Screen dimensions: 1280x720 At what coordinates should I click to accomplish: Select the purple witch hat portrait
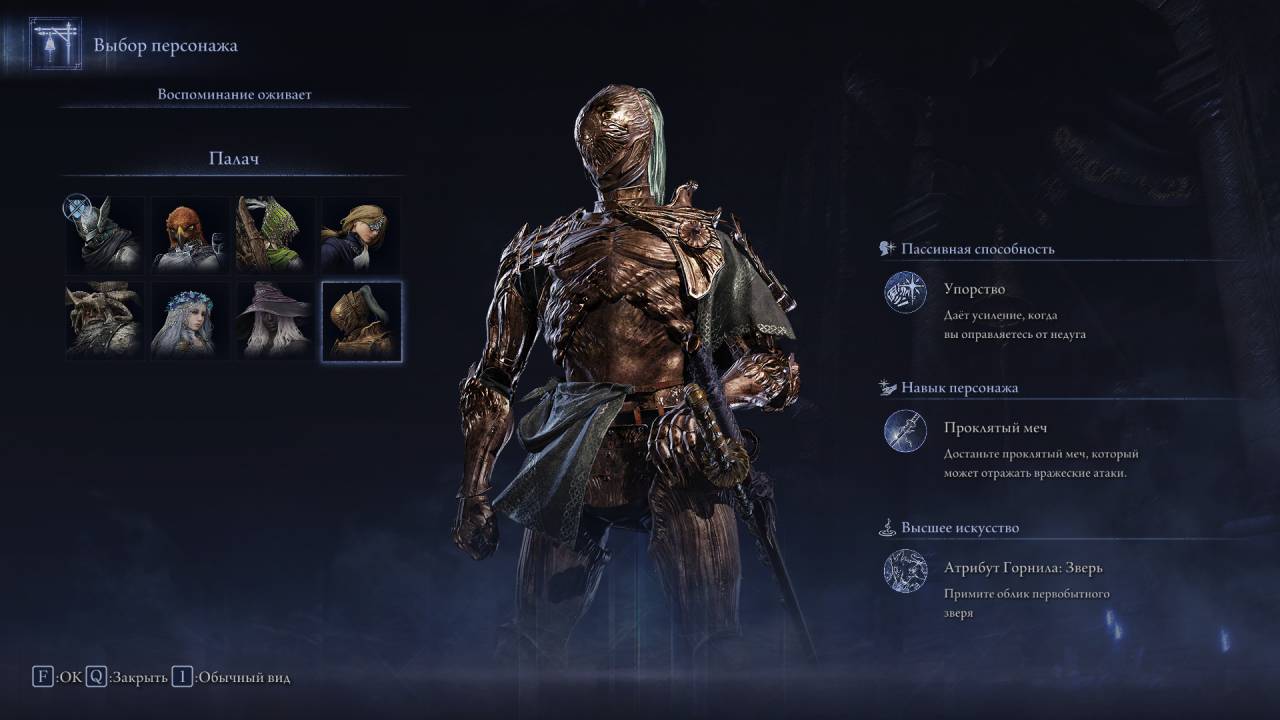[276, 320]
